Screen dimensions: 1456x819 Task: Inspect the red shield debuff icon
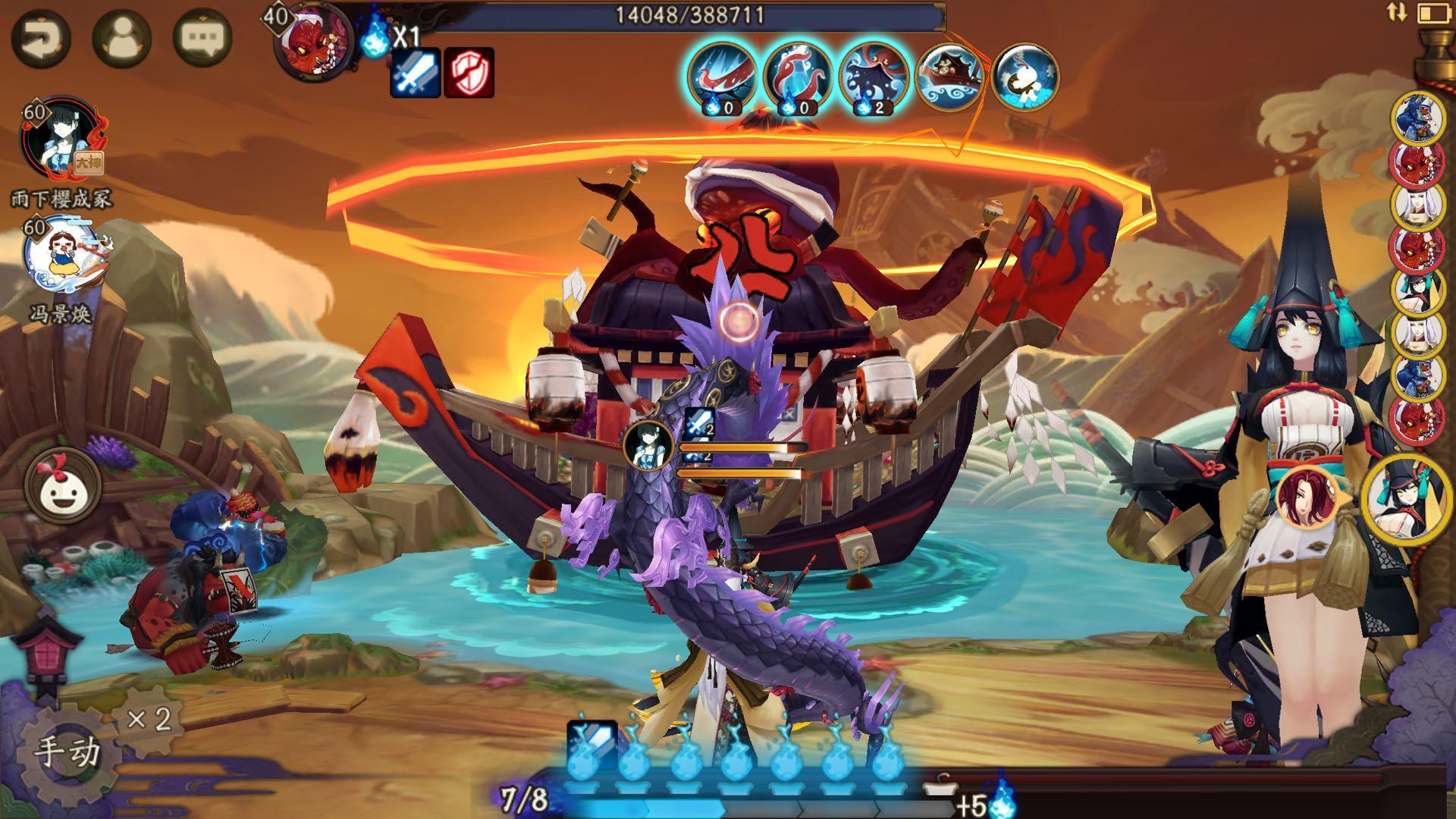coord(469,72)
